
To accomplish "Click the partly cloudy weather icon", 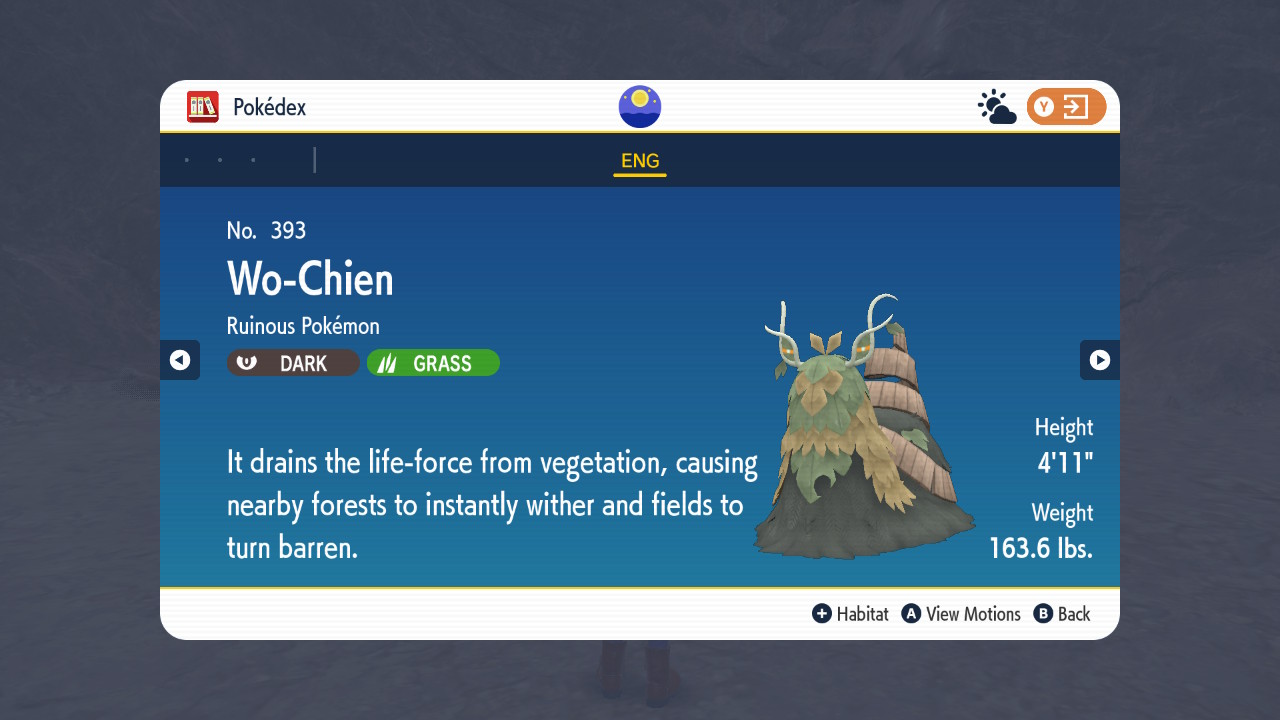I will coord(997,107).
